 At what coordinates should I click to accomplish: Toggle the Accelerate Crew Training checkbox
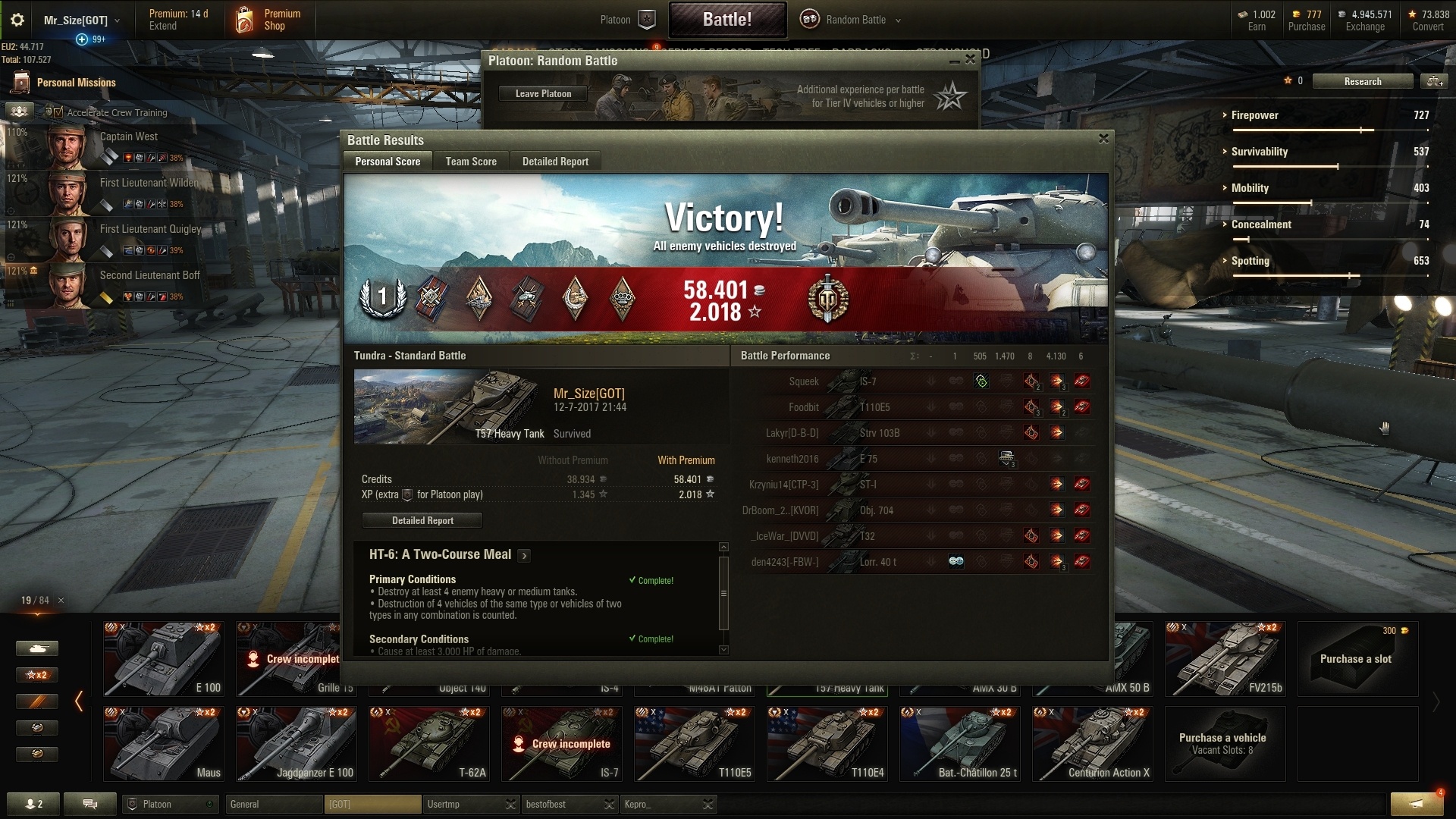(x=58, y=112)
